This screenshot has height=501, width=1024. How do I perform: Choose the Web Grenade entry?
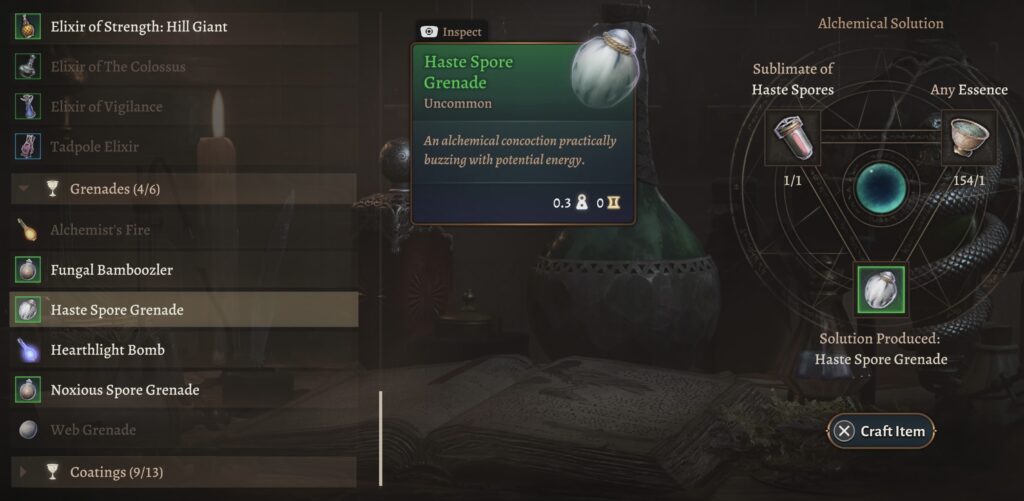(93, 430)
